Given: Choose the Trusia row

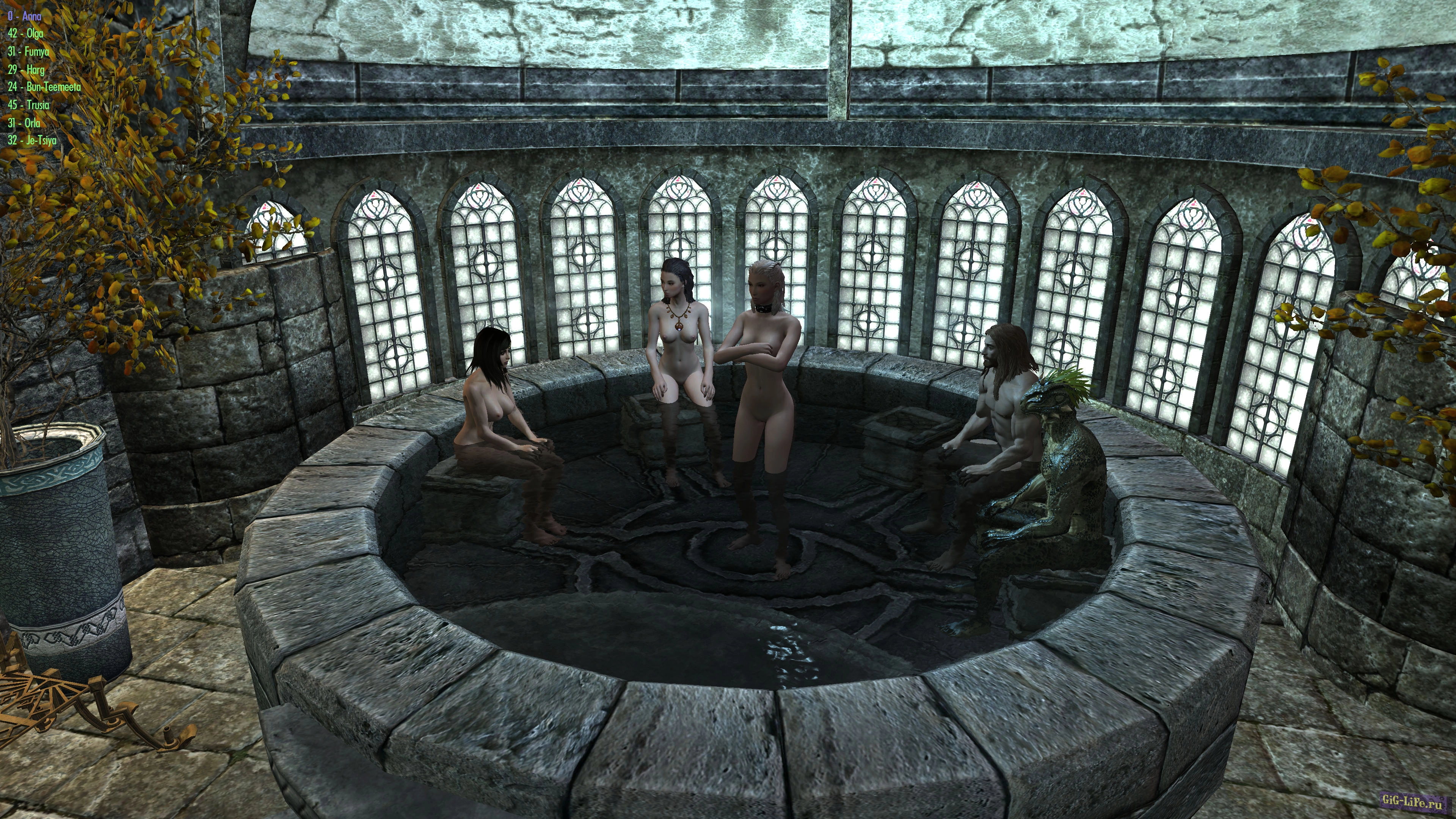Looking at the screenshot, I should (x=29, y=105).
